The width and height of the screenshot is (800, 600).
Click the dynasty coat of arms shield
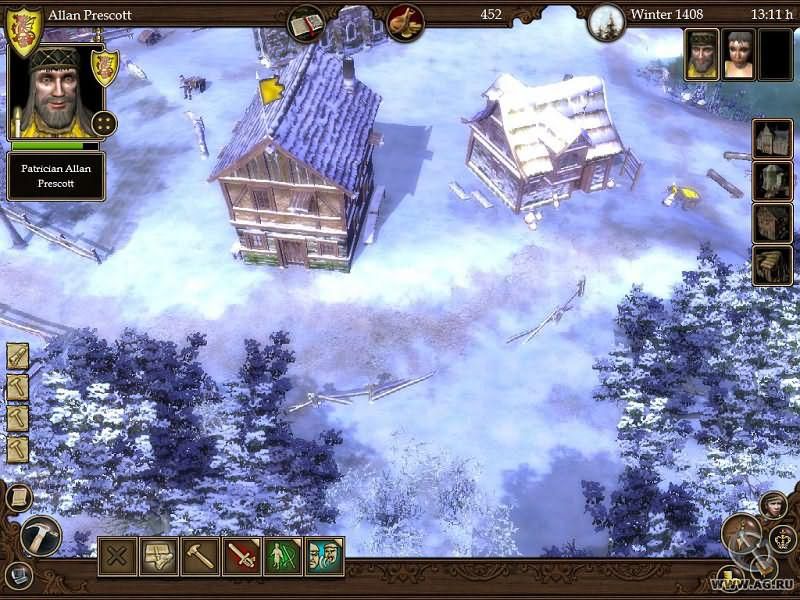pos(23,32)
